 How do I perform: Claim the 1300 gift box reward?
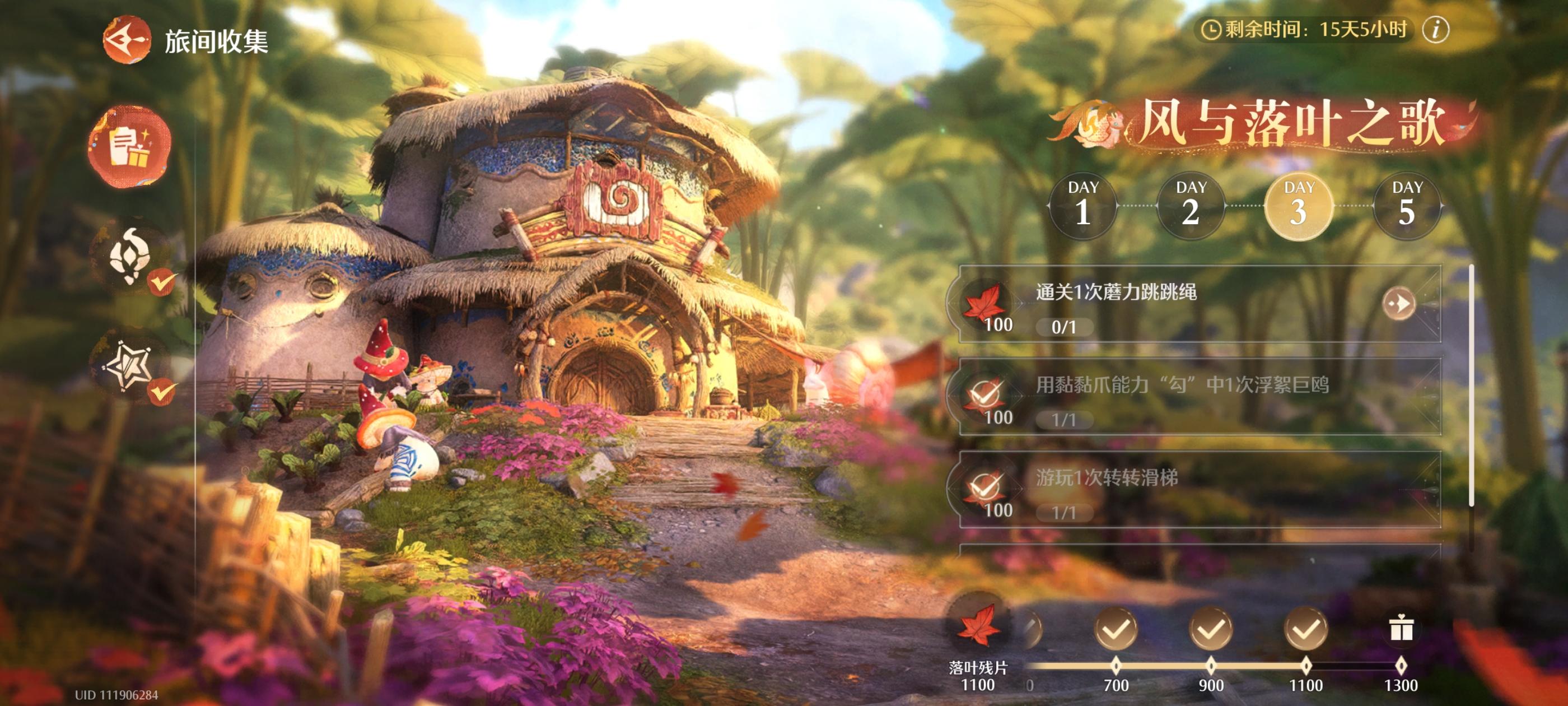click(x=1401, y=629)
